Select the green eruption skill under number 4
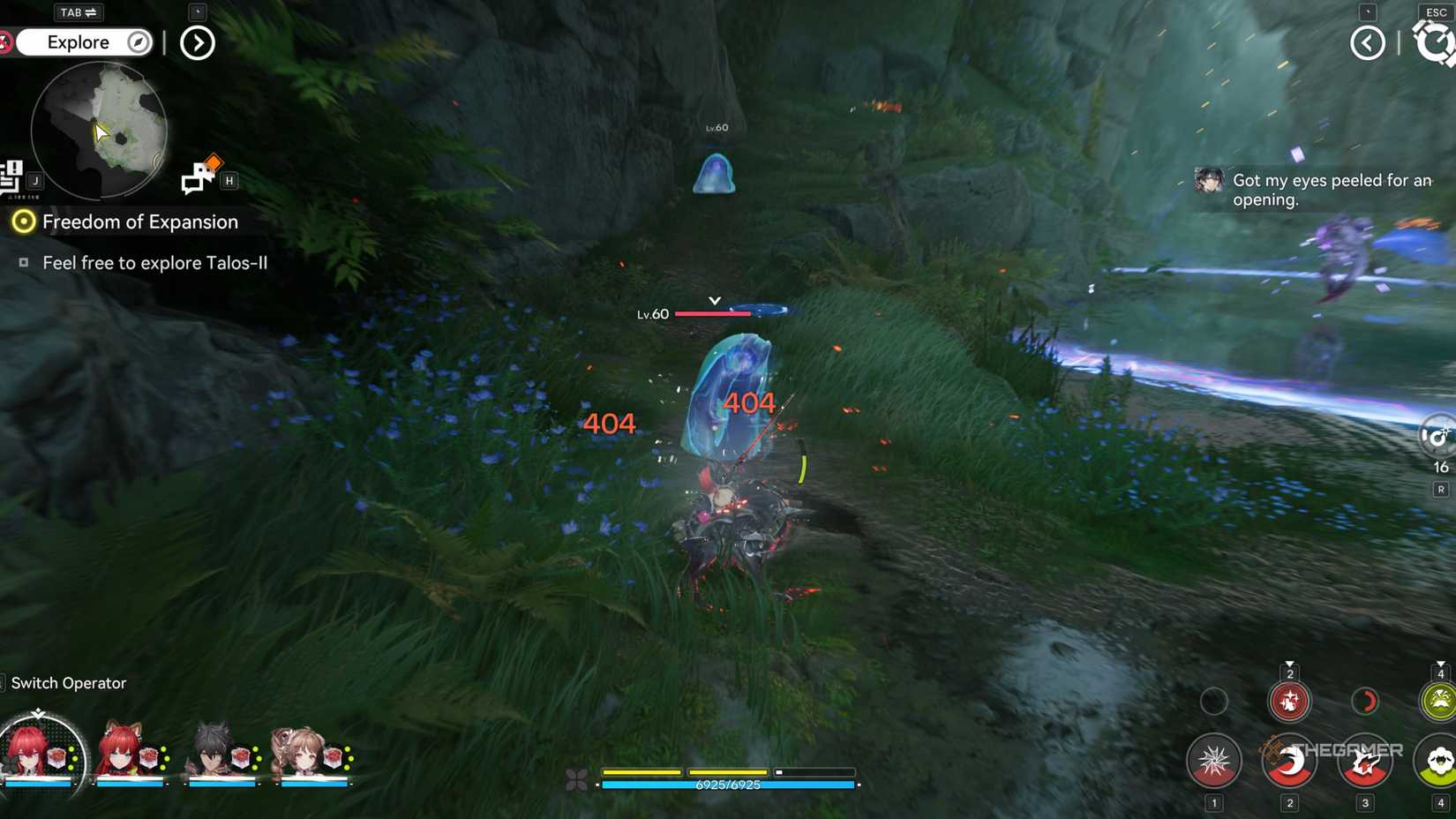1456x819 pixels. point(1438,701)
